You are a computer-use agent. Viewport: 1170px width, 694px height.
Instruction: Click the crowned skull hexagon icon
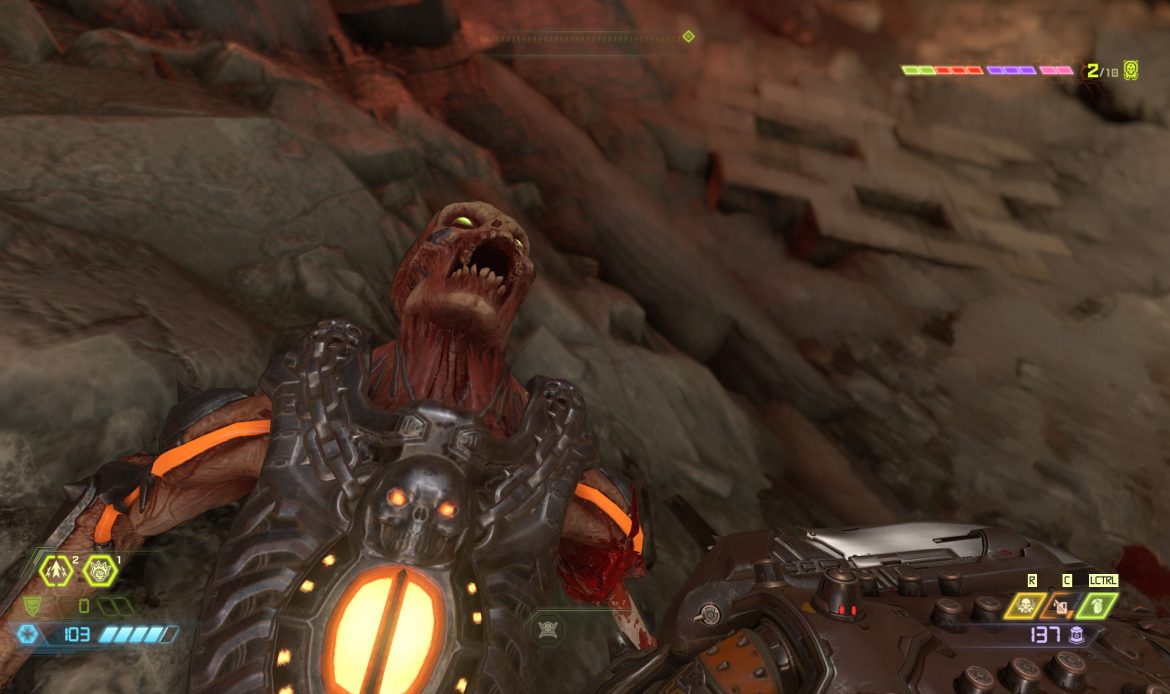click(101, 571)
